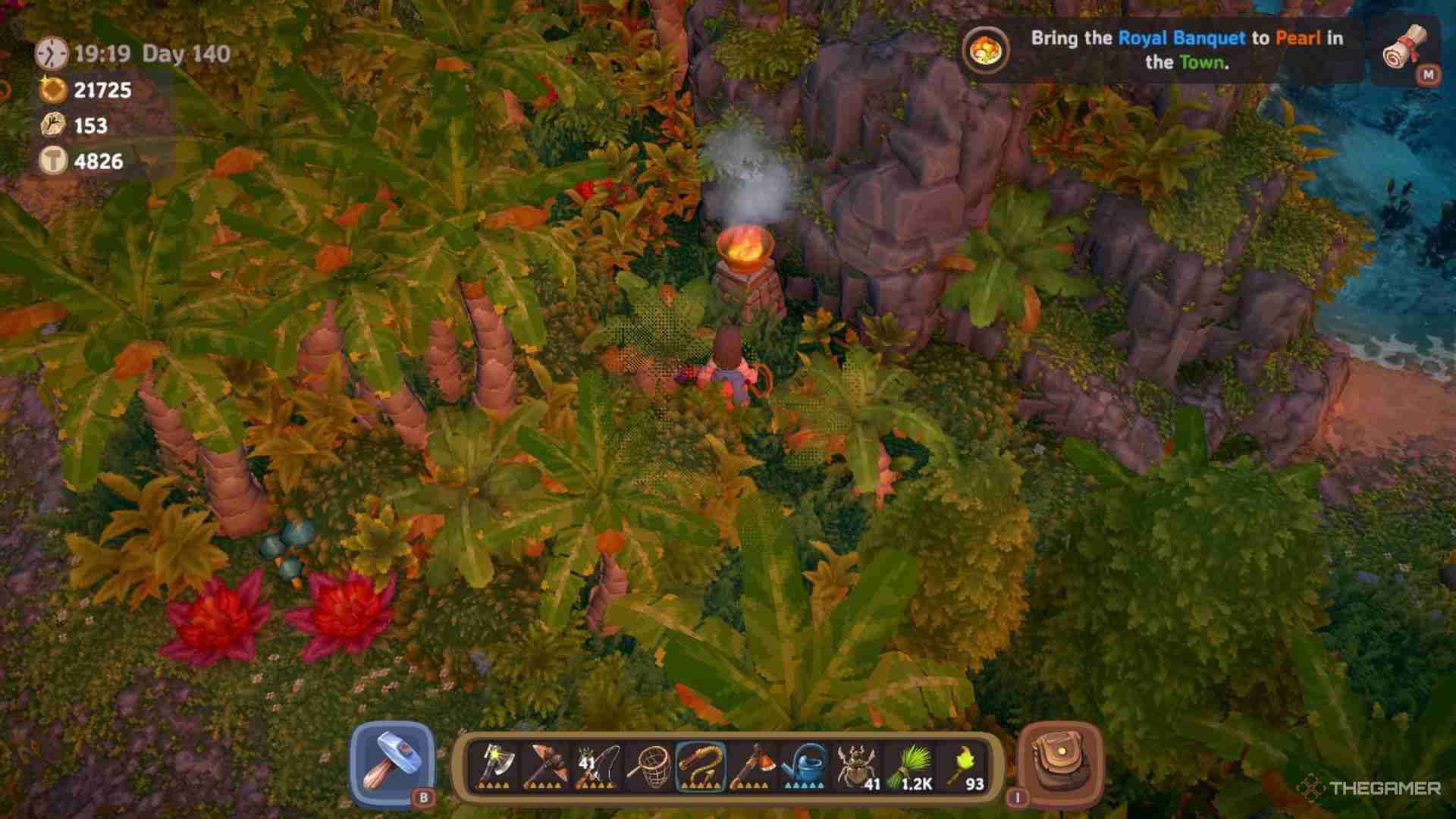This screenshot has height=819, width=1456.
Task: Select the whip hotbar slot
Action: click(x=700, y=766)
